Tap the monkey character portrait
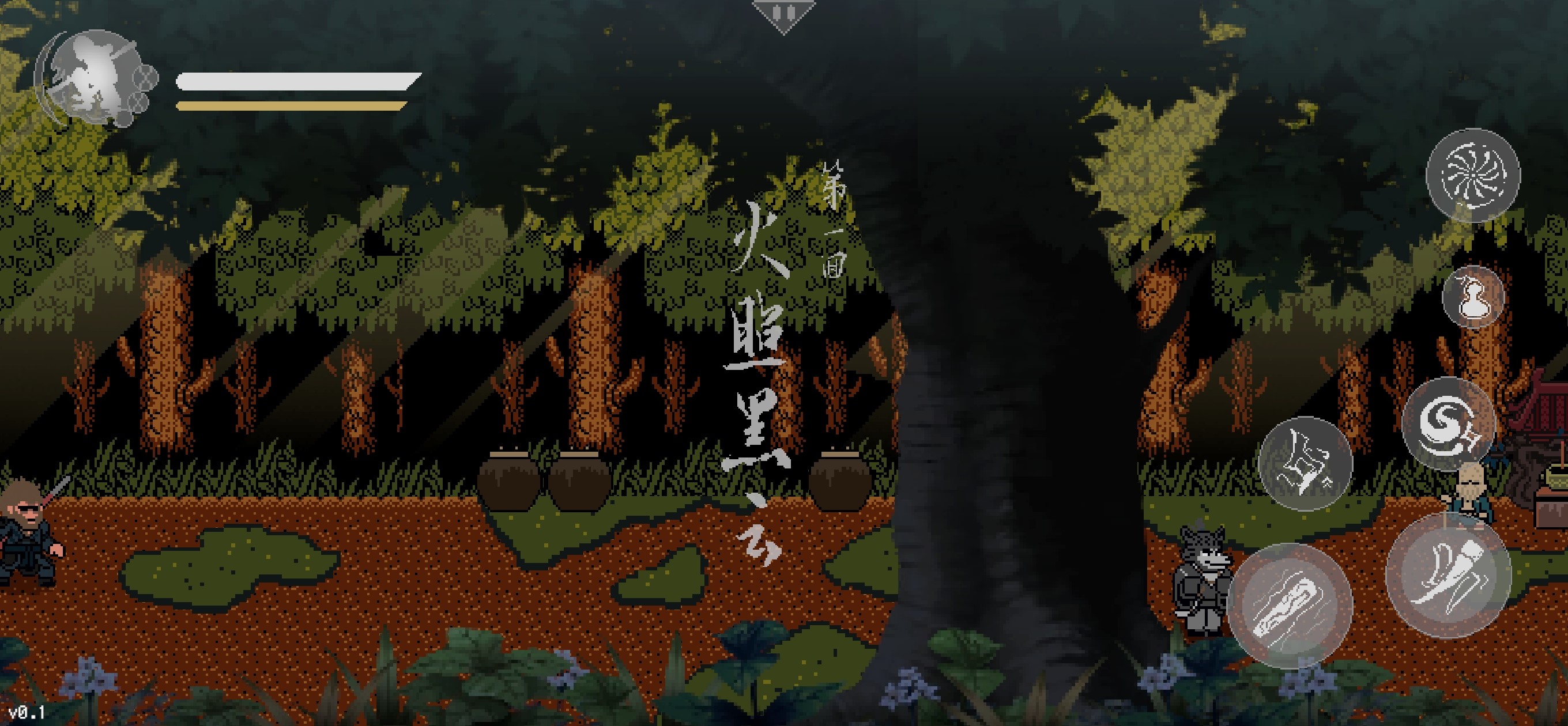This screenshot has width=1568, height=726. (91, 79)
